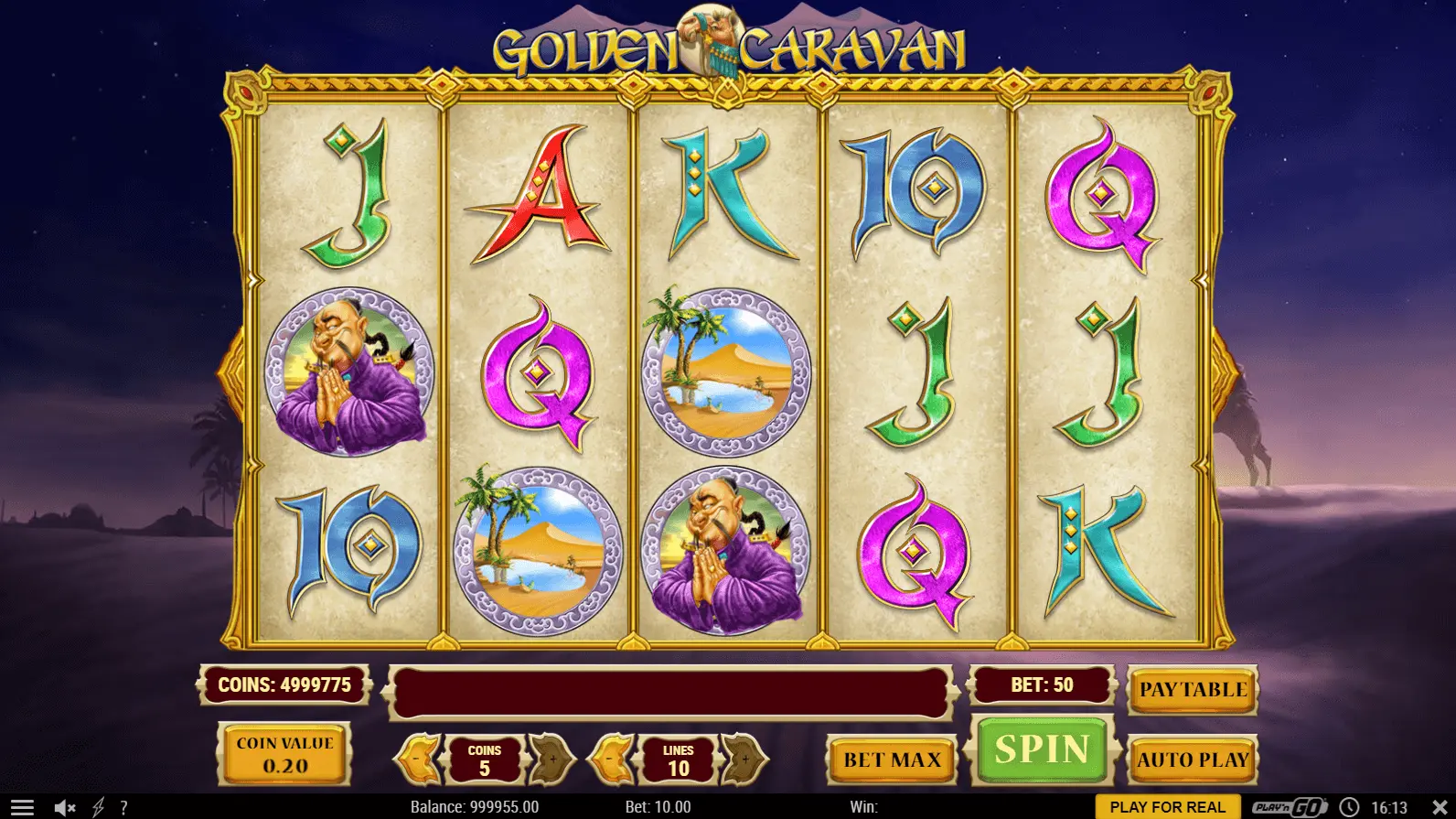Screen dimensions: 1456x819
Task: Open the hamburger menu in the bottom bar
Action: coord(22,807)
